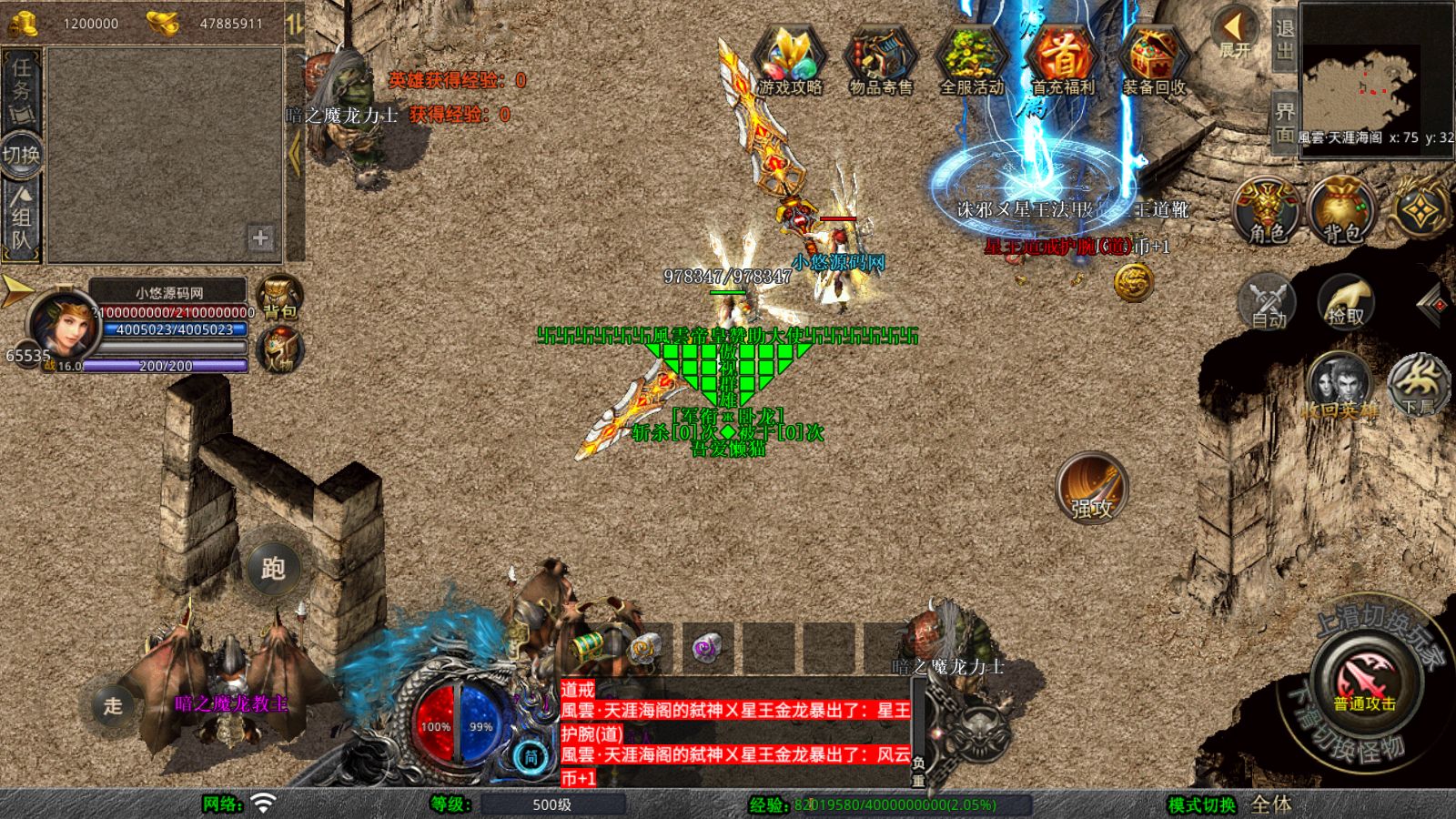Tap the 拾取 pickup hand button
The image size is (1456, 819).
click(x=1346, y=300)
